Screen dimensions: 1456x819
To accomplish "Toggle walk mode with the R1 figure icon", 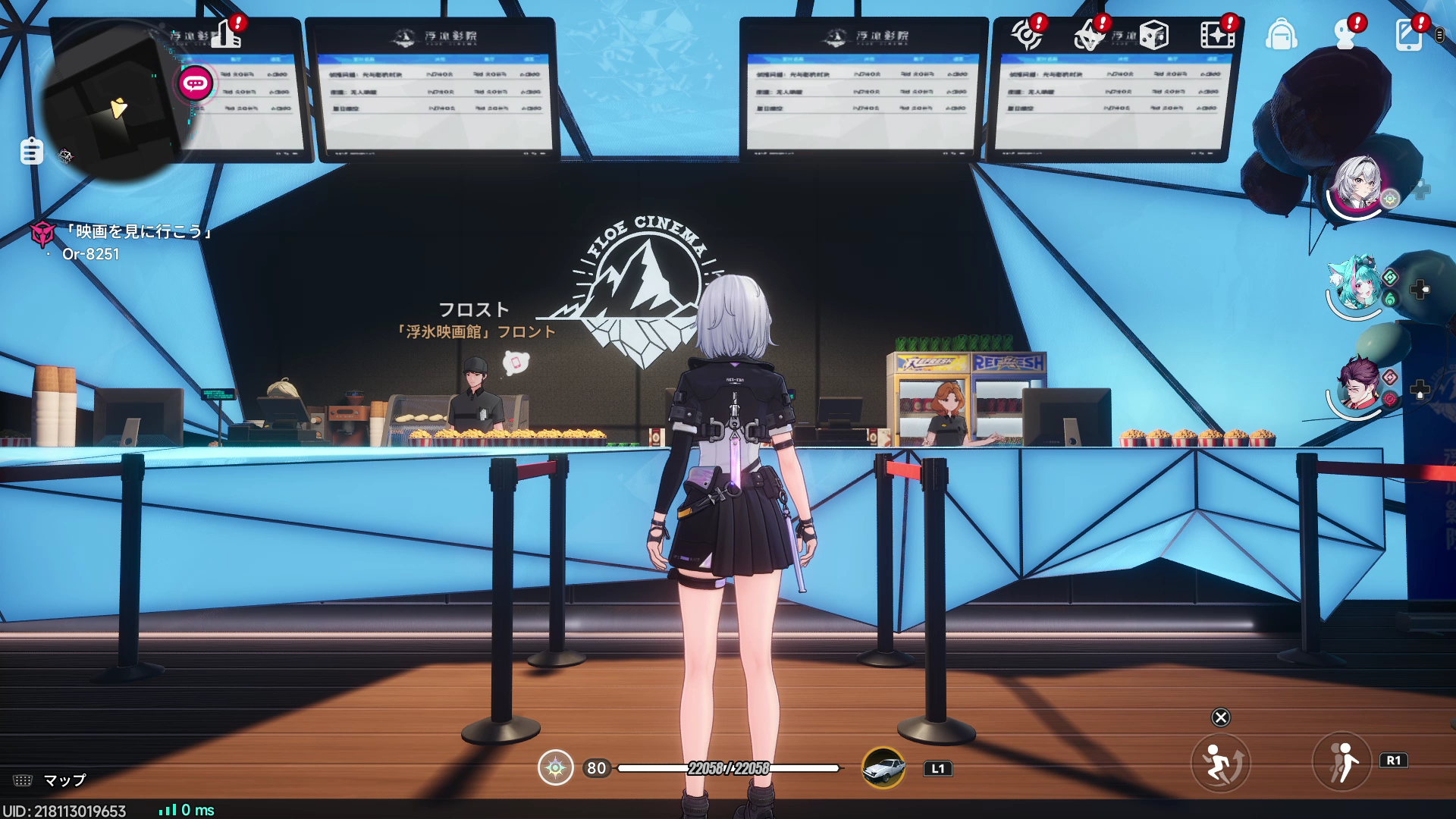I will pos(1340,762).
